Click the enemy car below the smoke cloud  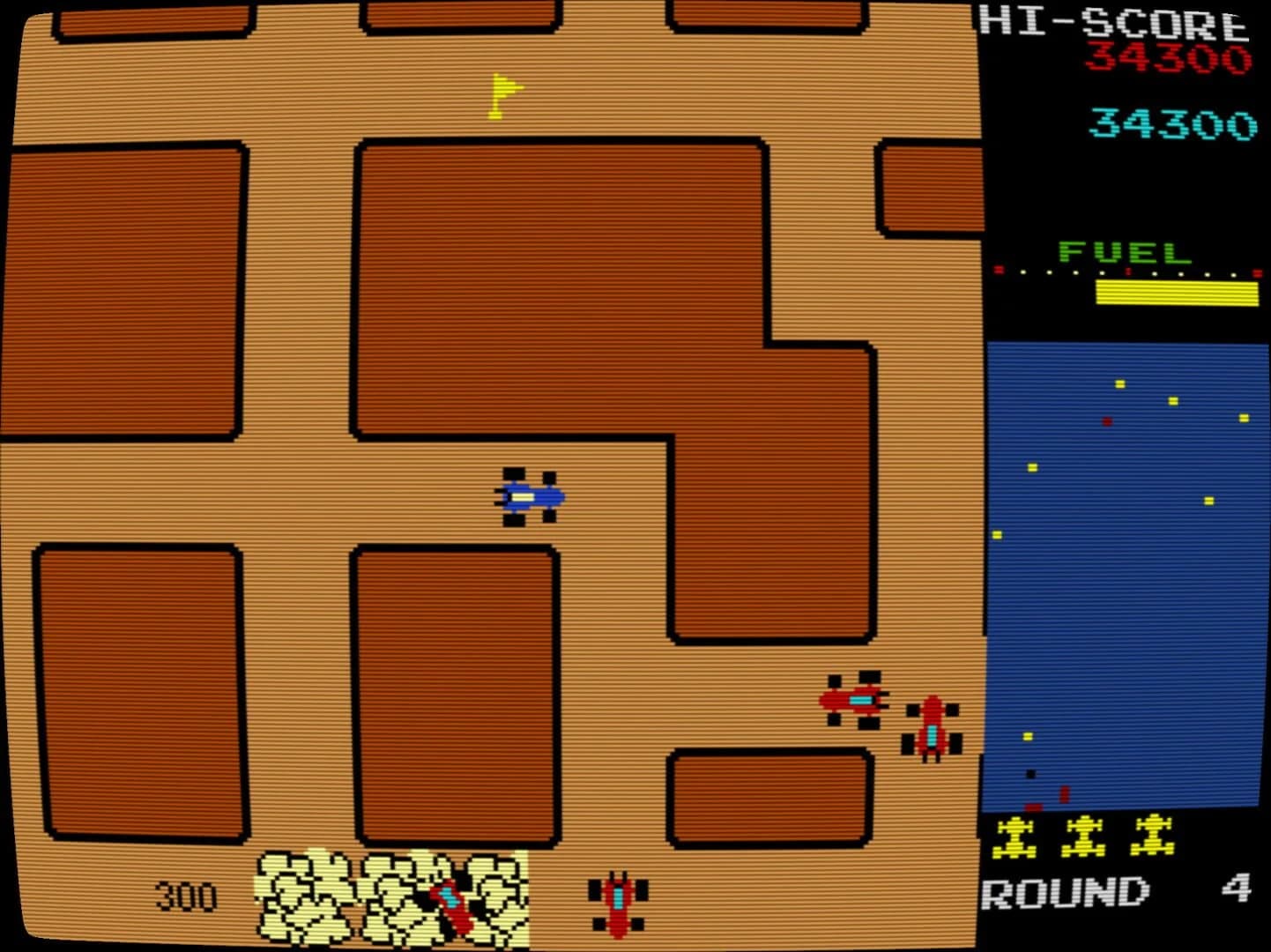(617, 904)
